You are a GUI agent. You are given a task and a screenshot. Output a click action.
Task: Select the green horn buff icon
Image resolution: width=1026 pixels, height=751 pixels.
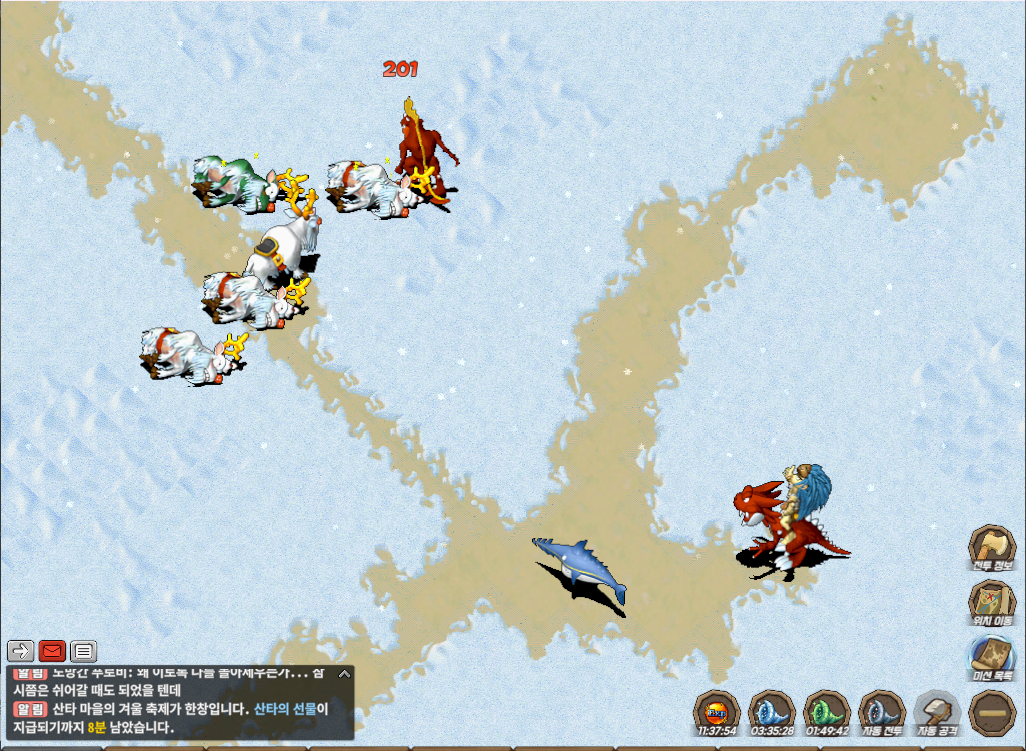[x=826, y=711]
